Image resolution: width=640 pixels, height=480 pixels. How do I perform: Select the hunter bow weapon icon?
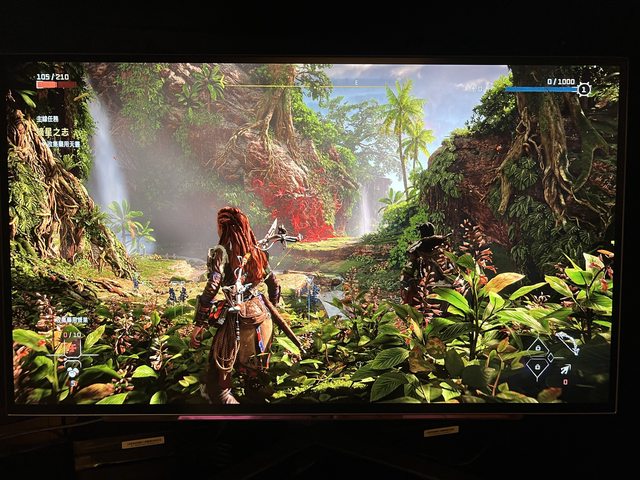[567, 343]
